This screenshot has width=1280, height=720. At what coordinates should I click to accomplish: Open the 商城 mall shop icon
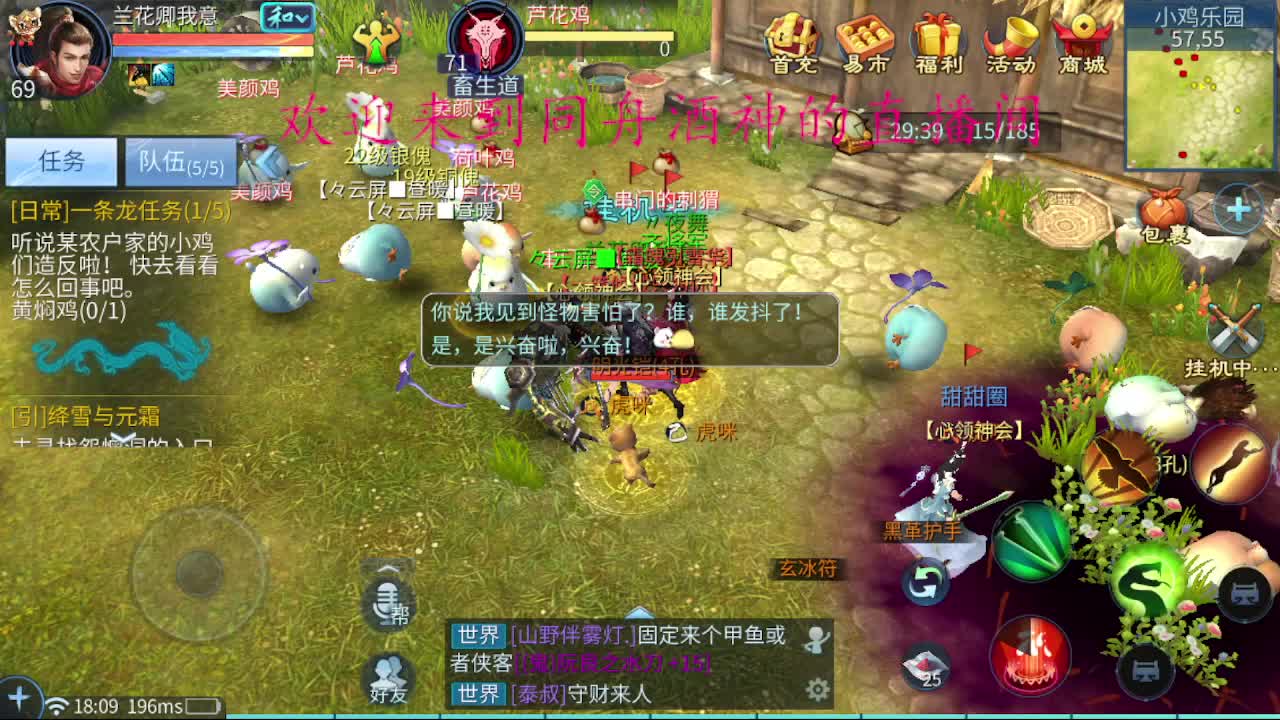click(x=1081, y=42)
